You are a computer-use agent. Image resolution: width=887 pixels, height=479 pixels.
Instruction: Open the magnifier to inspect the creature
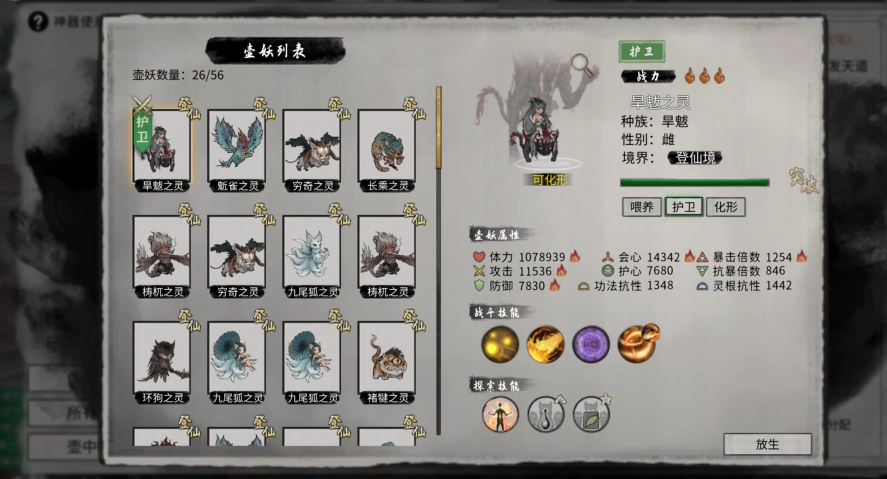[581, 64]
